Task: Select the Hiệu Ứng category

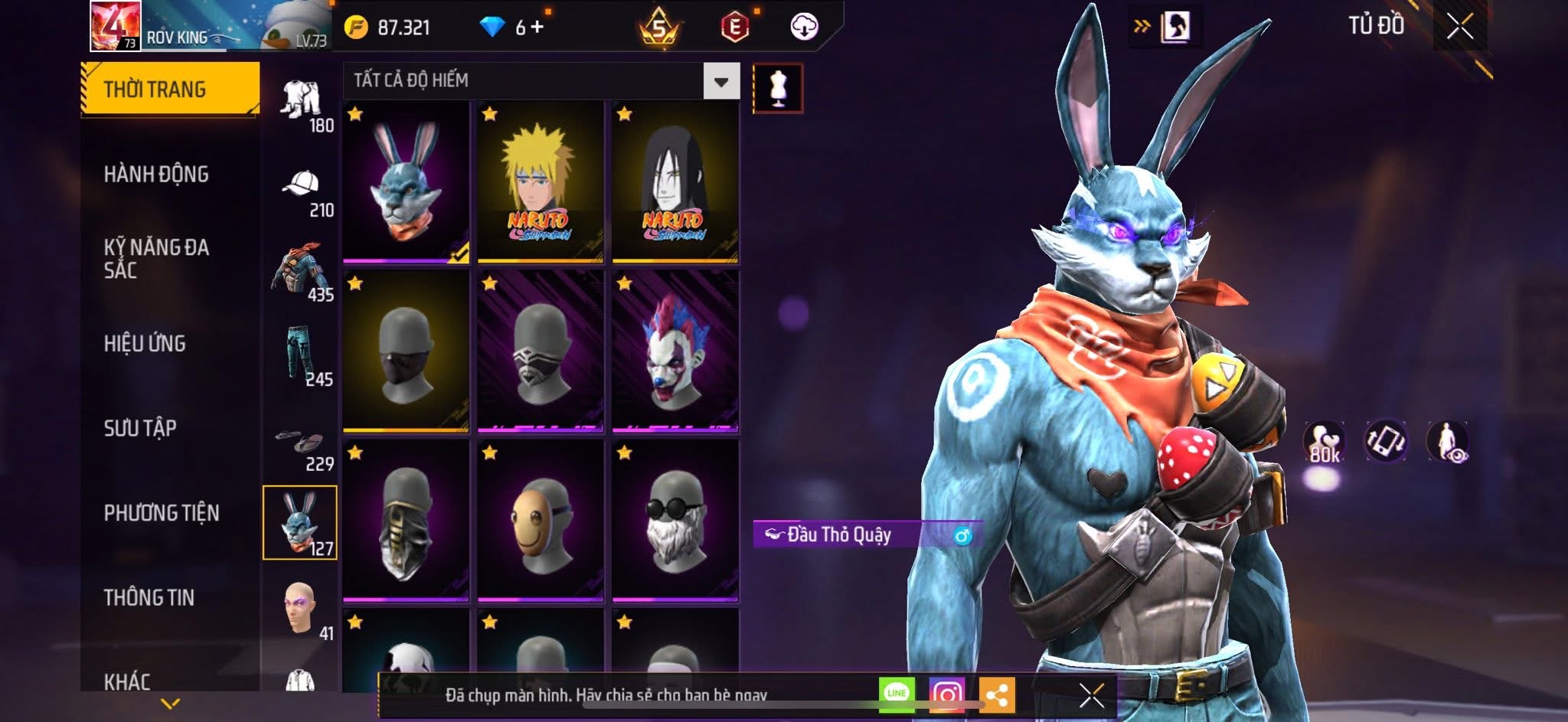Action: pos(145,344)
